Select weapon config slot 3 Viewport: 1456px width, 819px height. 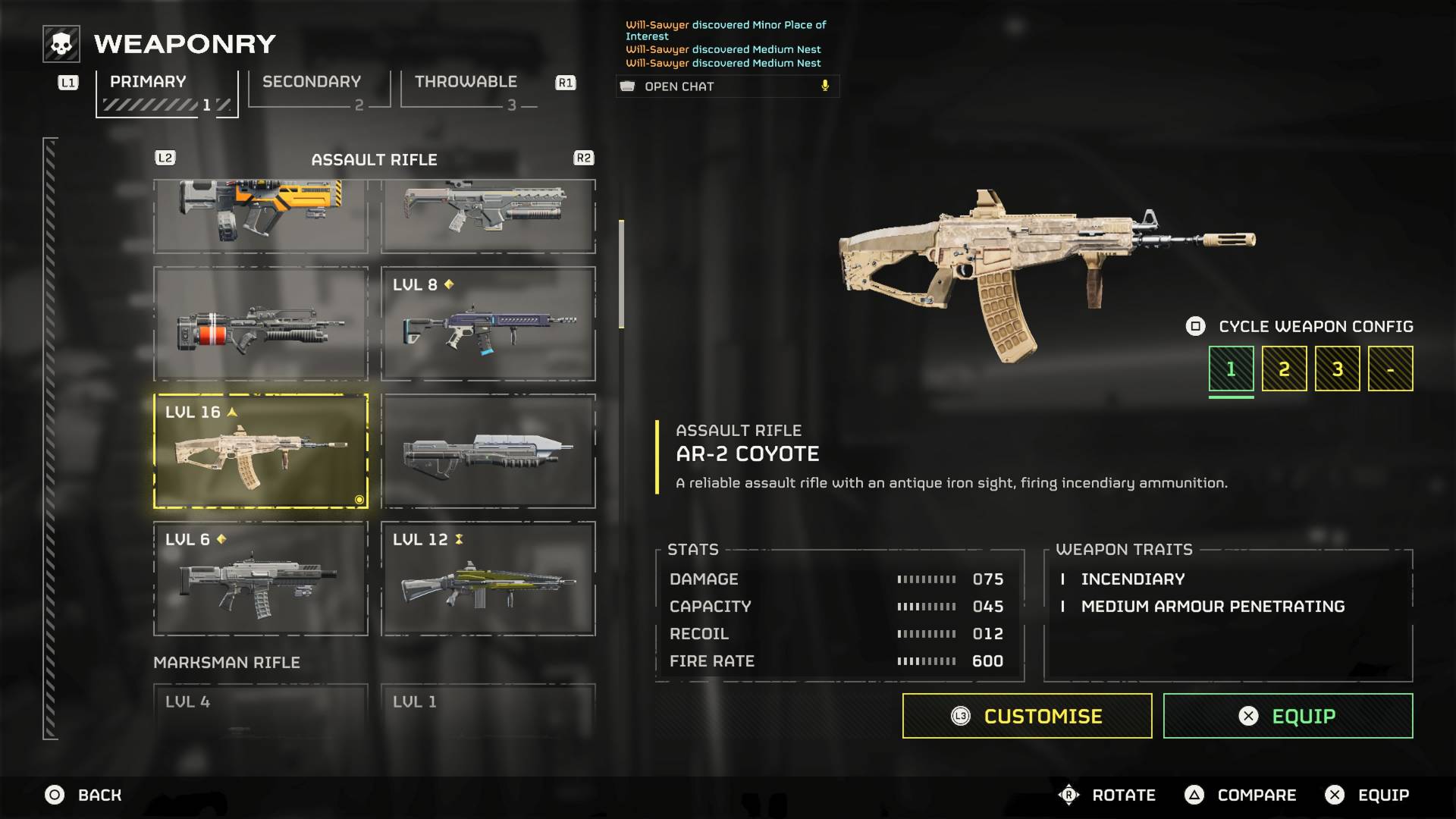1337,368
